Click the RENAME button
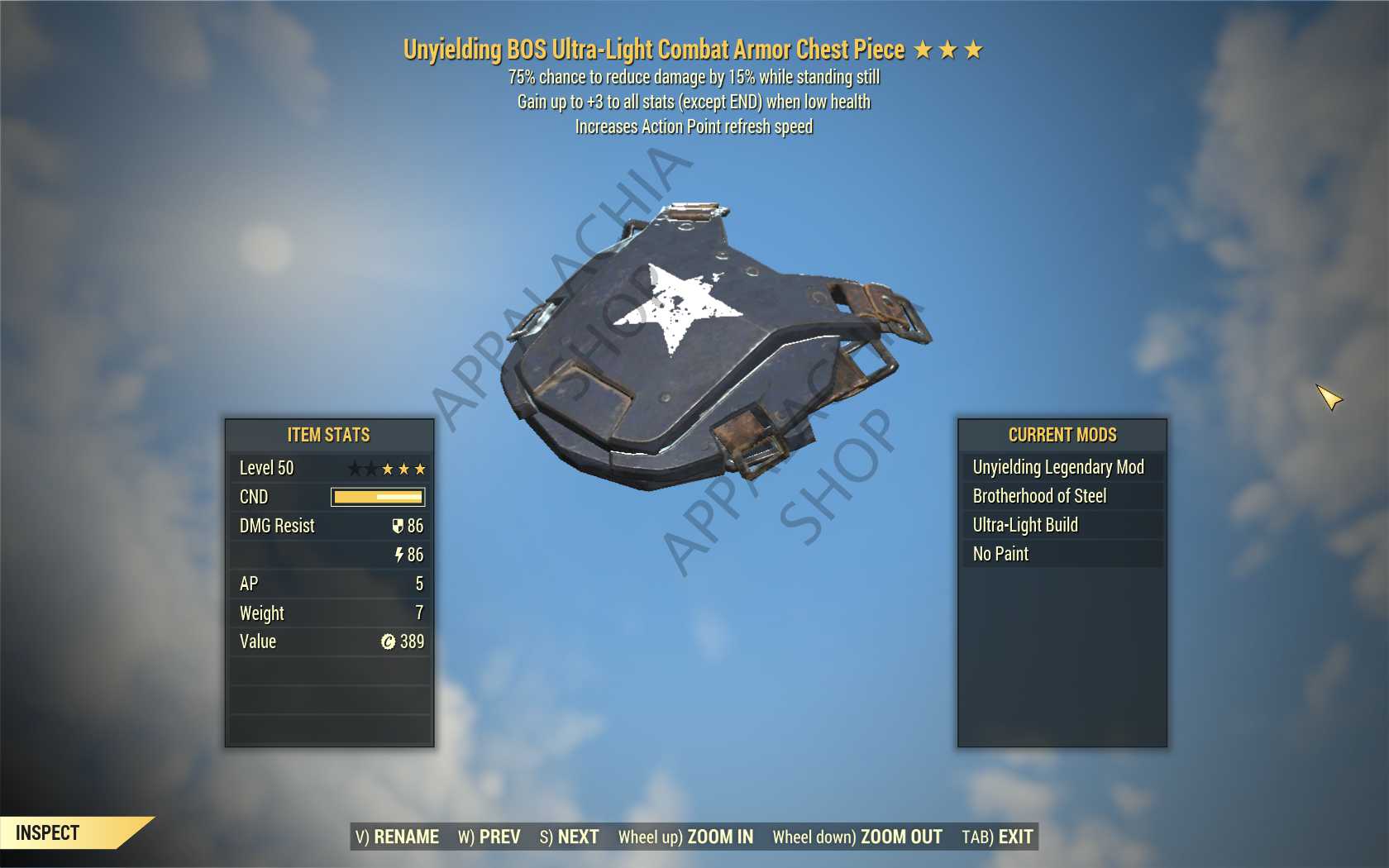This screenshot has height=868, width=1389. click(397, 837)
